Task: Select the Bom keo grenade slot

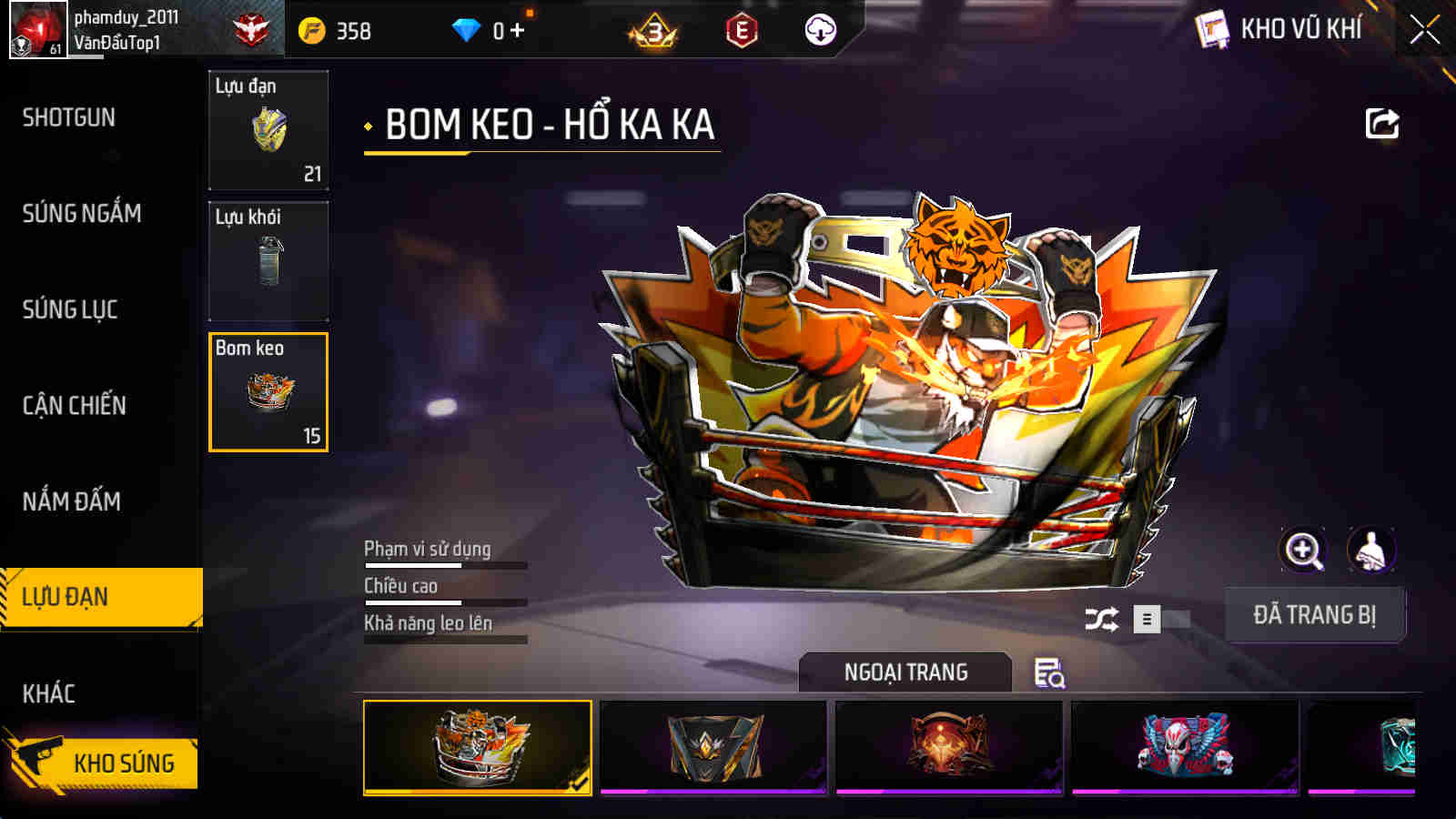Action: point(268,391)
